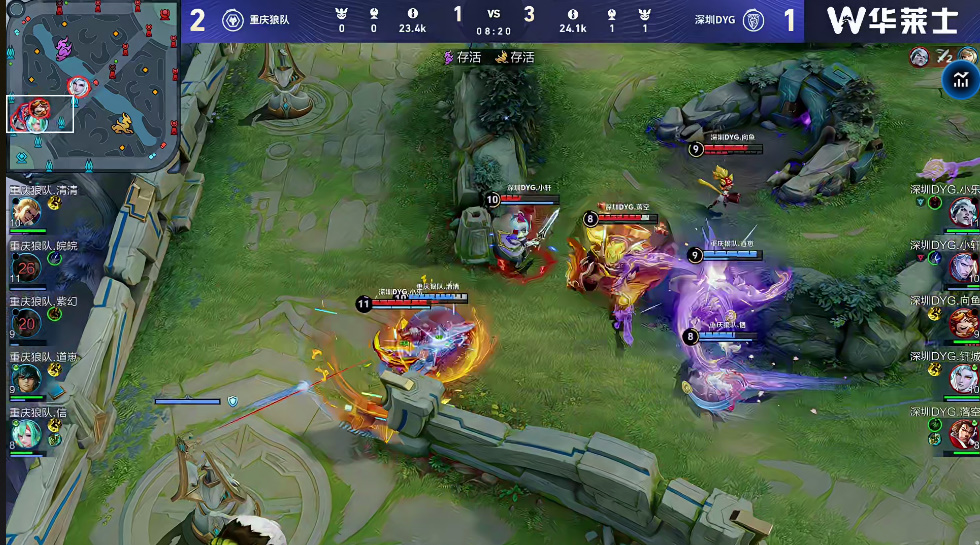Select player 重庆狼队.清清 hero portrait
Viewport: 980px width, 545px height.
click(x=24, y=211)
